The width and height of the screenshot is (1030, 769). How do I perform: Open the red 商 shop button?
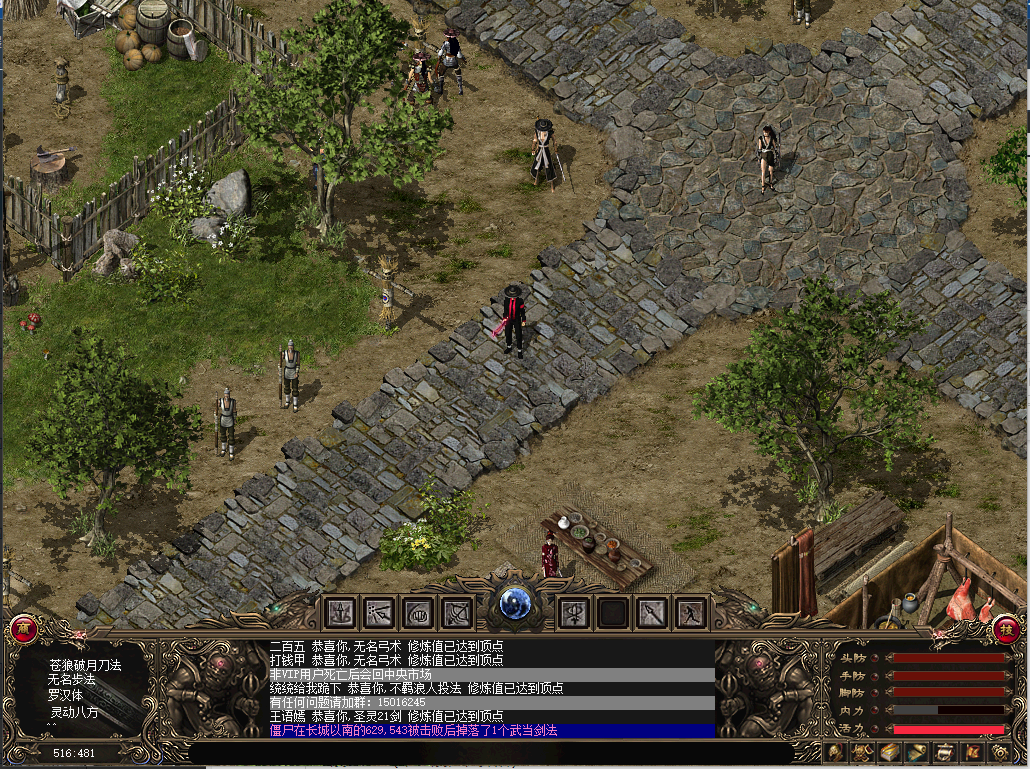[x=22, y=629]
